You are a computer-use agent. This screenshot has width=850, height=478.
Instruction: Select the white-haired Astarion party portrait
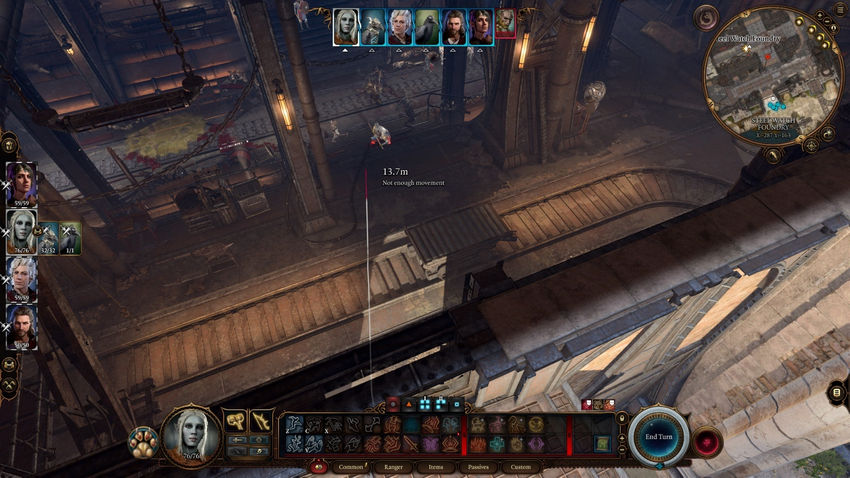pyautogui.click(x=21, y=279)
